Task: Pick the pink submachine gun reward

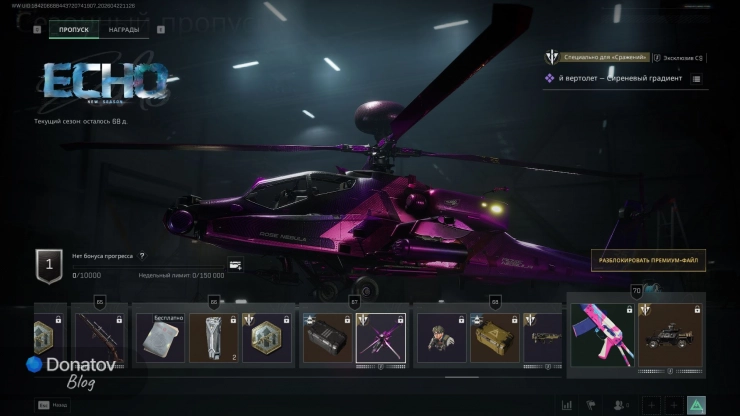Action: pos(603,336)
